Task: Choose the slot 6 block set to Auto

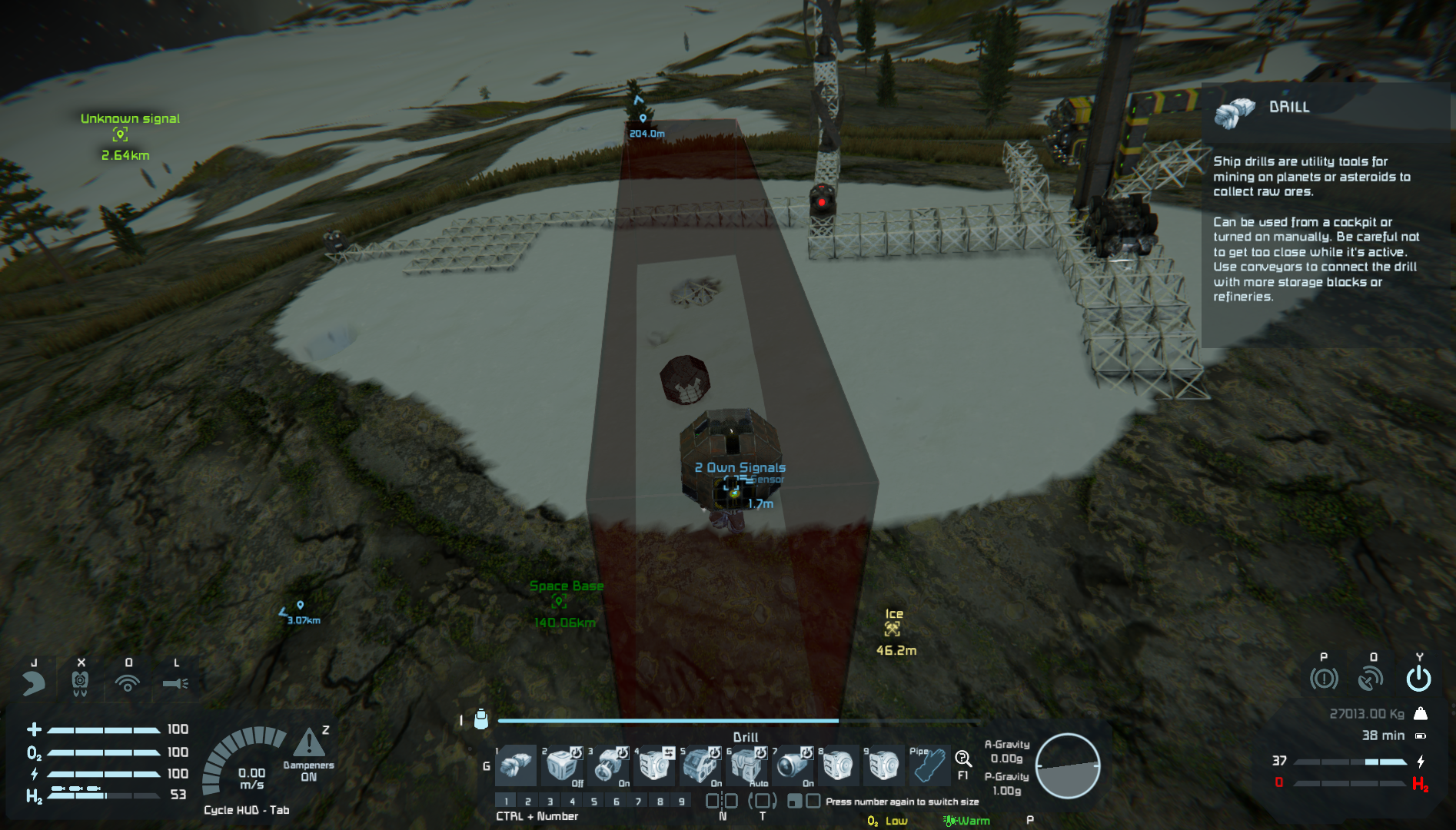Action: click(746, 765)
